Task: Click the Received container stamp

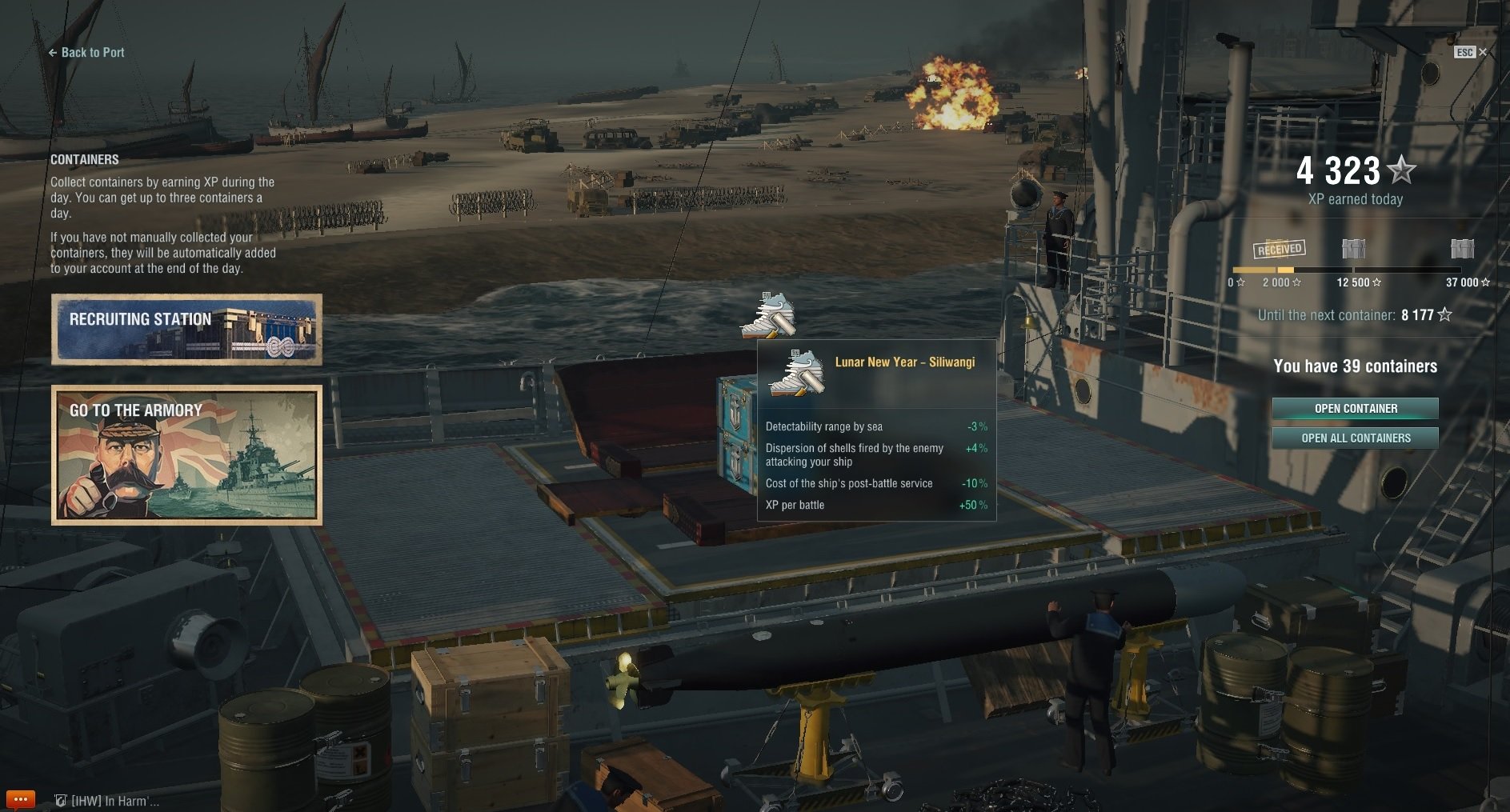Action: point(1279,250)
